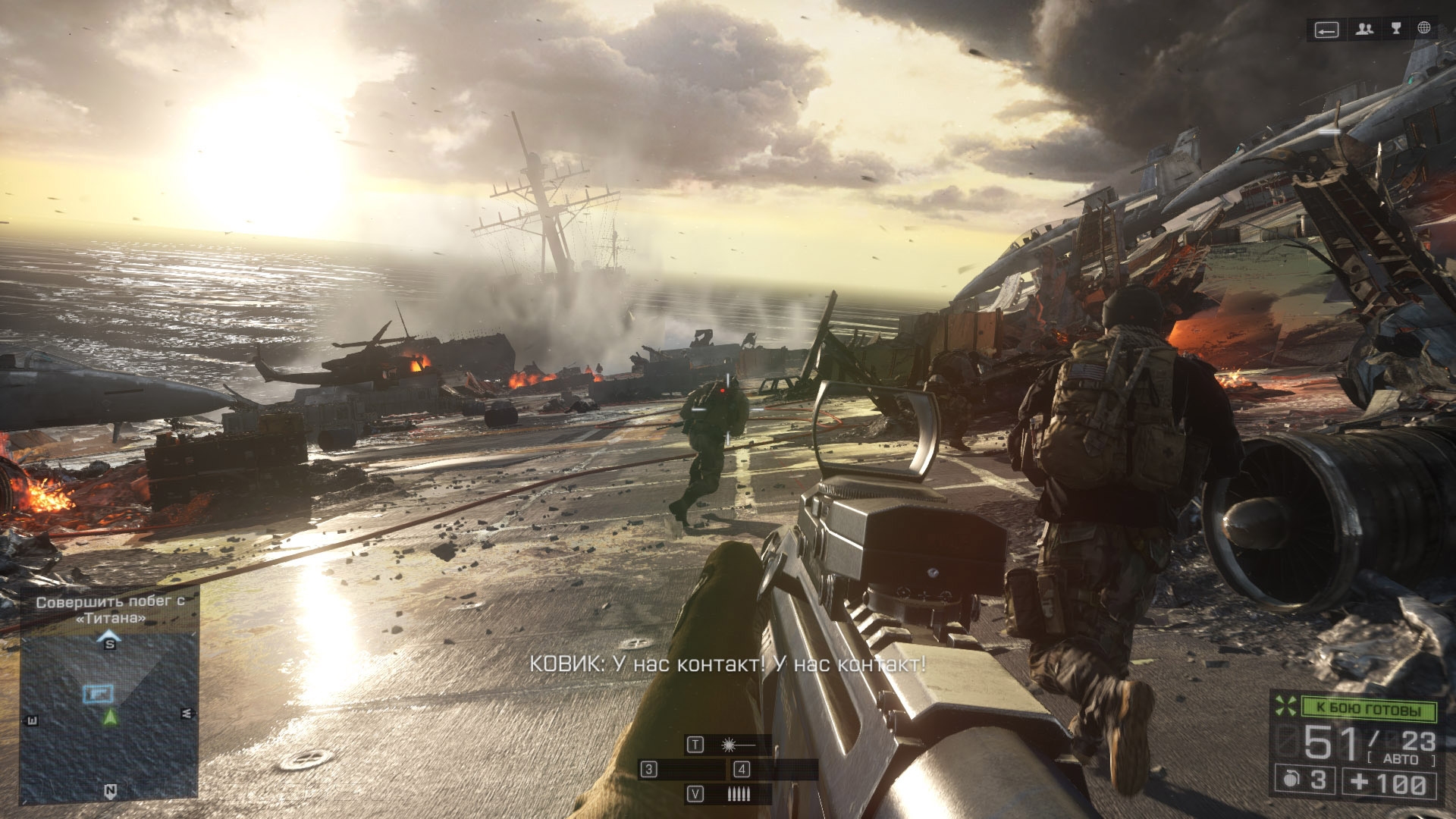This screenshot has width=1456, height=819.
Task: Show the trophy leaderboard icon
Action: click(x=1396, y=29)
